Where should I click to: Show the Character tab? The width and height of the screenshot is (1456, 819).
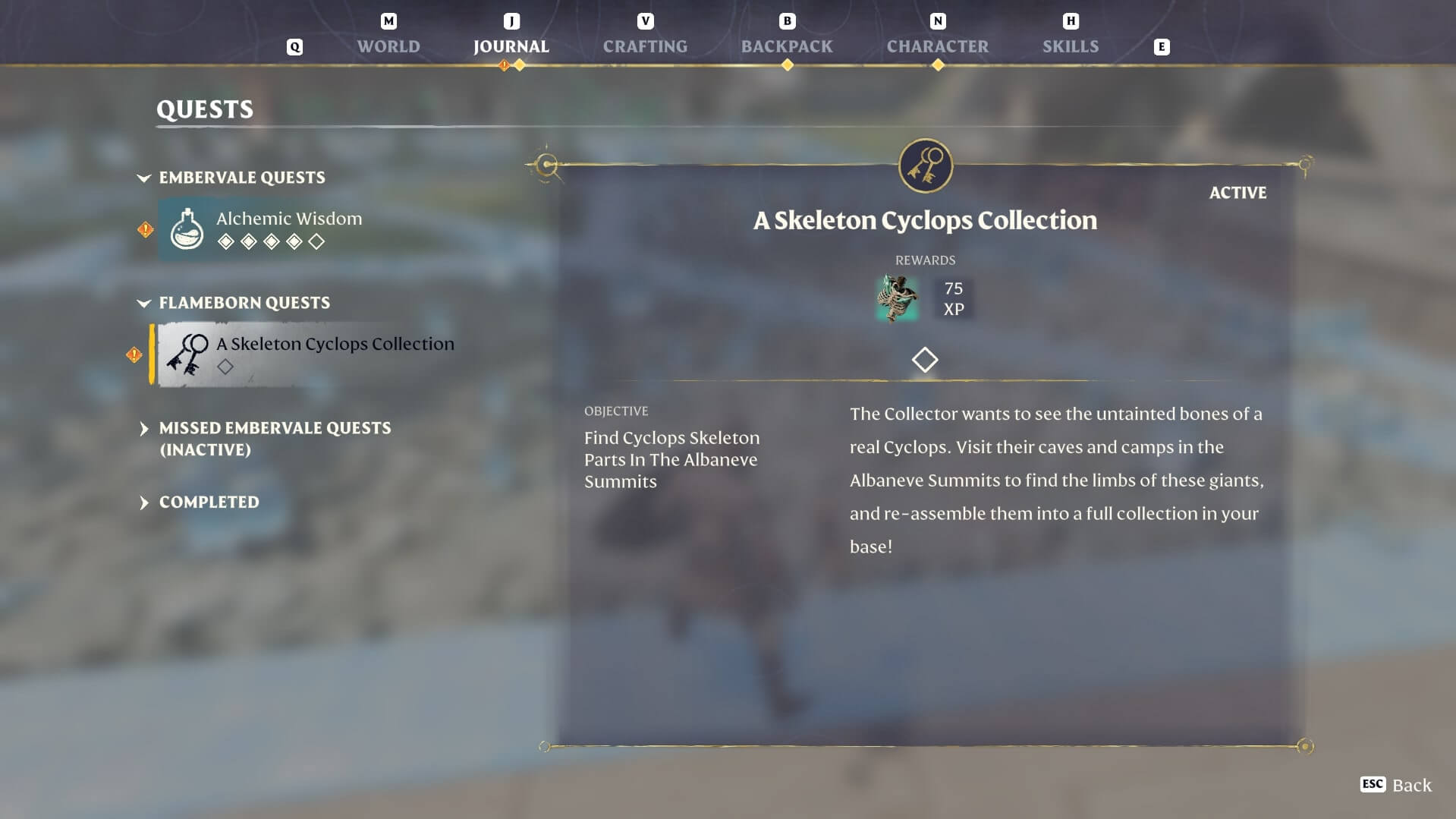pyautogui.click(x=937, y=46)
